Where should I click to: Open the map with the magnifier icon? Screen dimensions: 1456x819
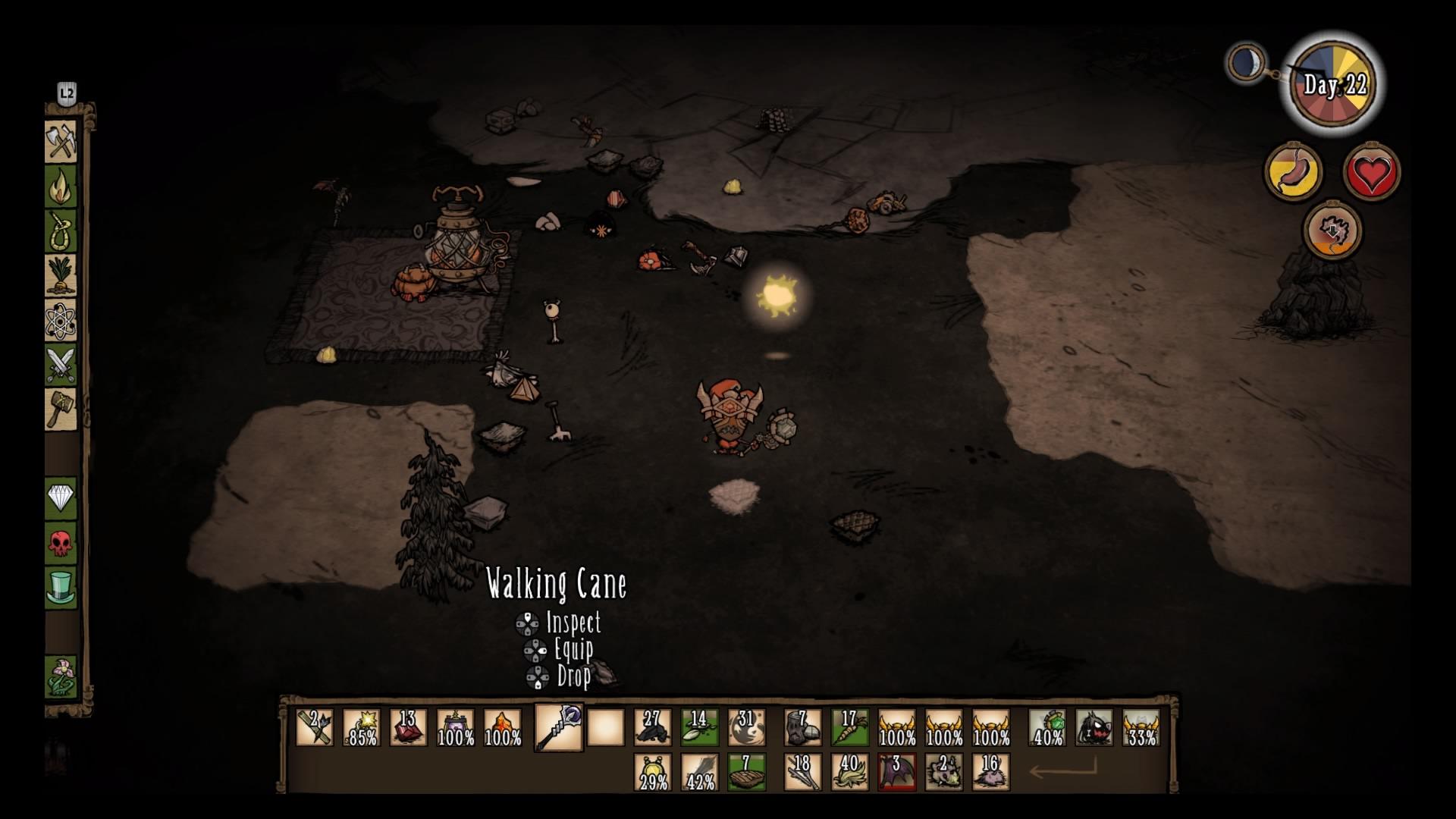(1247, 62)
